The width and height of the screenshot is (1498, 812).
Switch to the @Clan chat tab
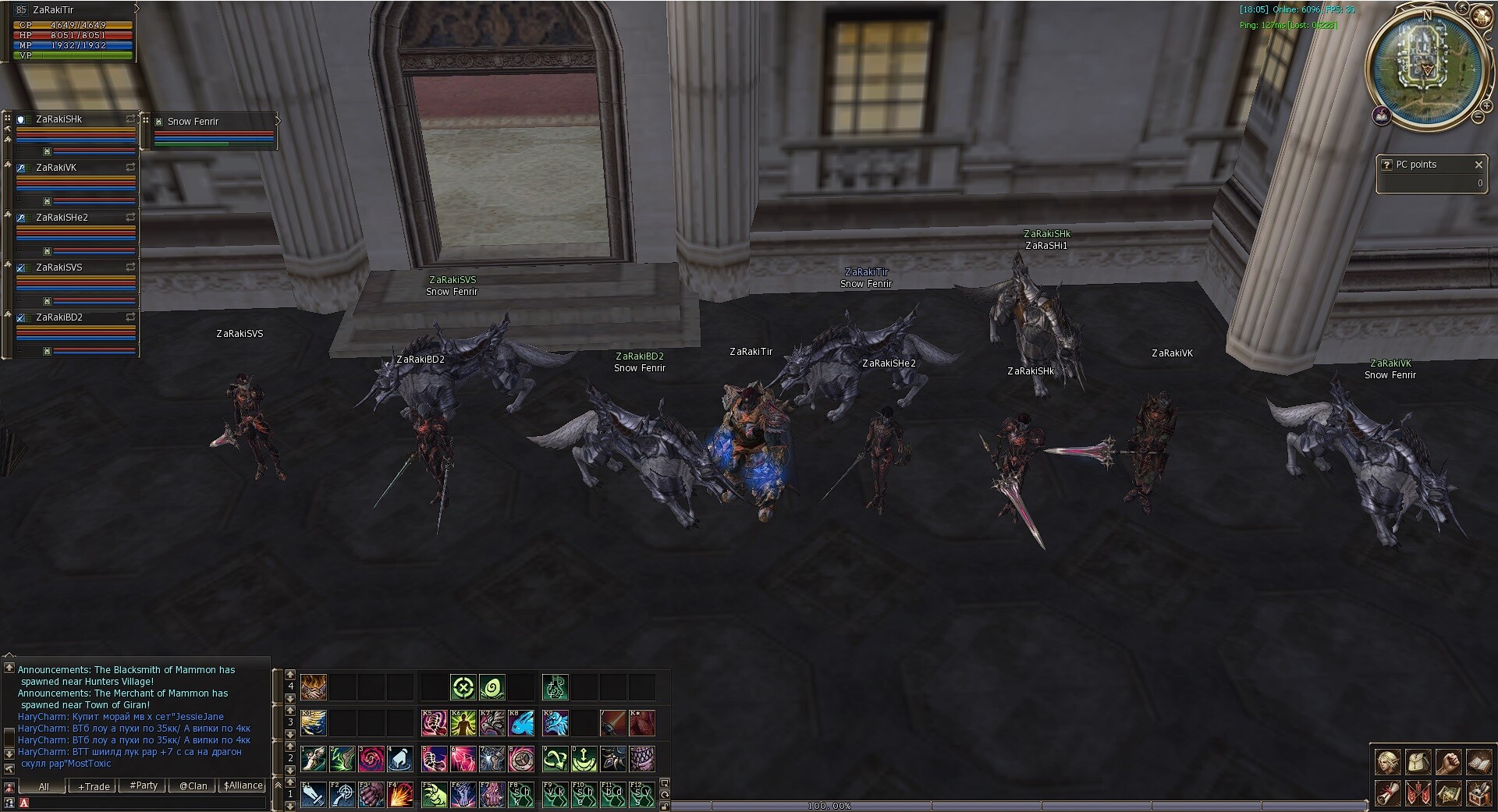point(193,785)
